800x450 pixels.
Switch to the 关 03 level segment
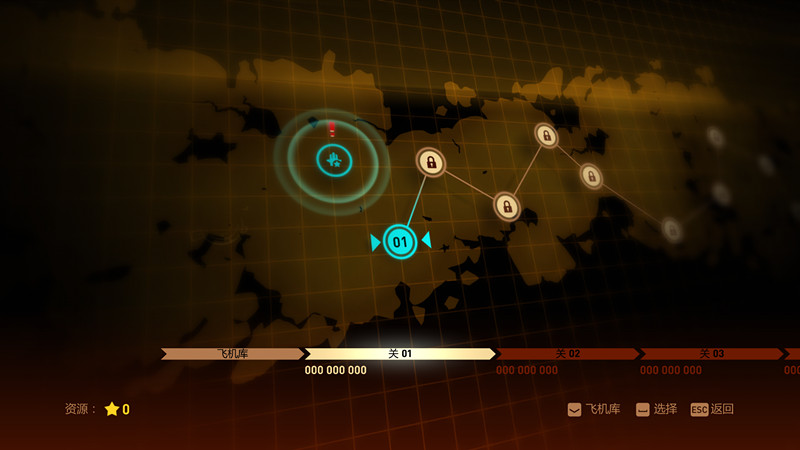click(x=711, y=354)
